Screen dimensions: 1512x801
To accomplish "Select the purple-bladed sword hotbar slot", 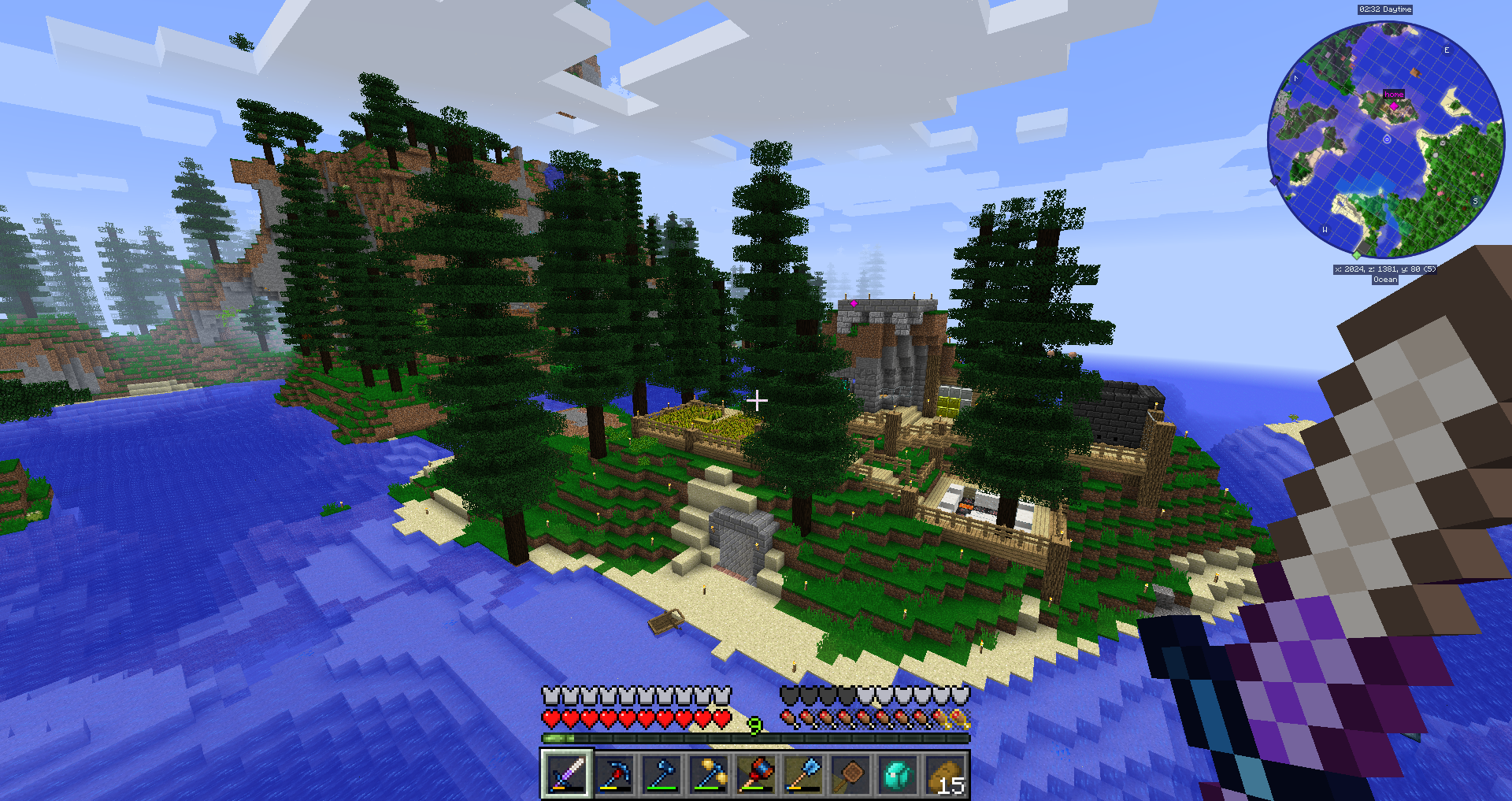I will click(566, 773).
